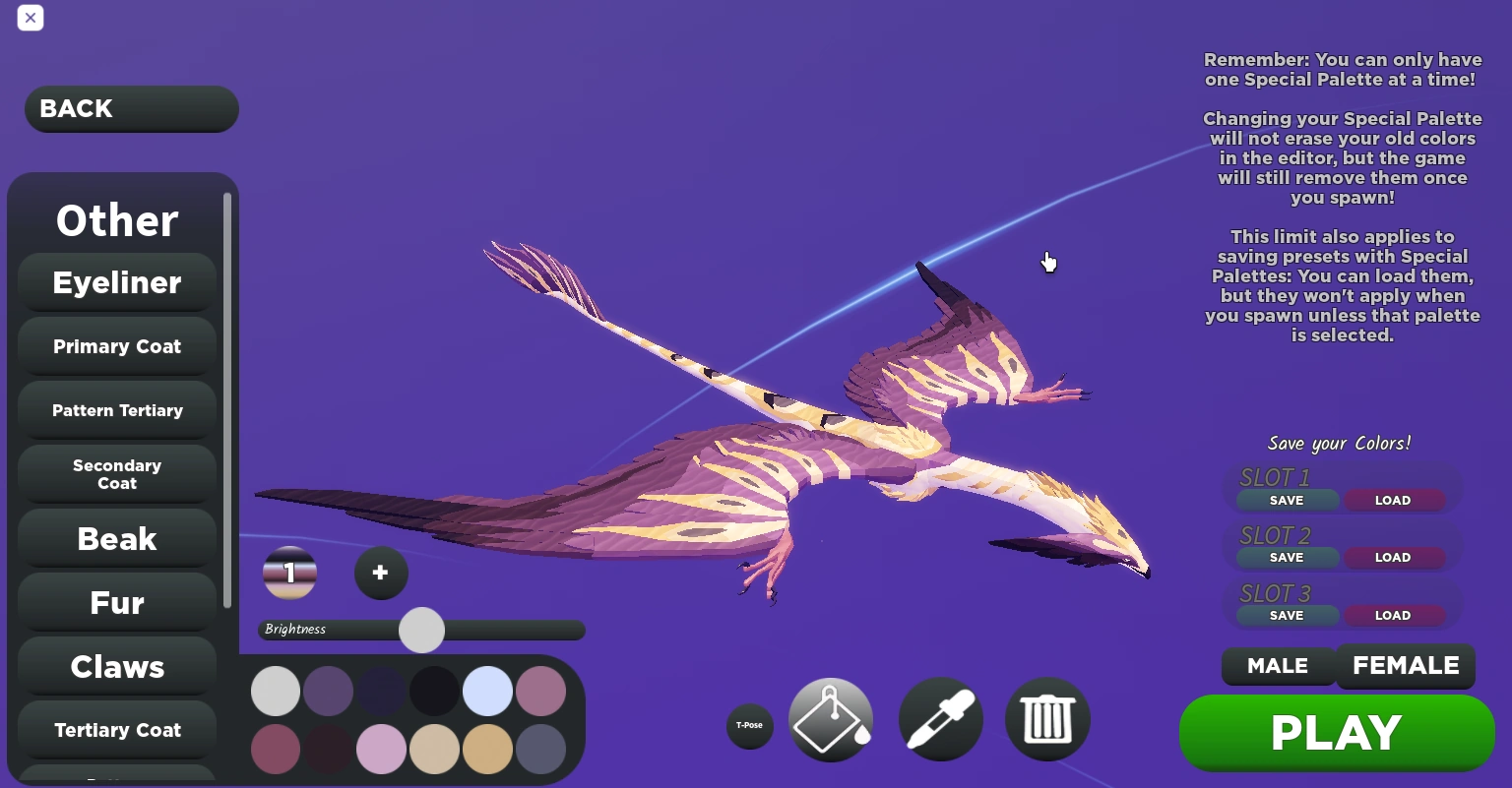Click SAVE under Slot 1

pos(1287,500)
